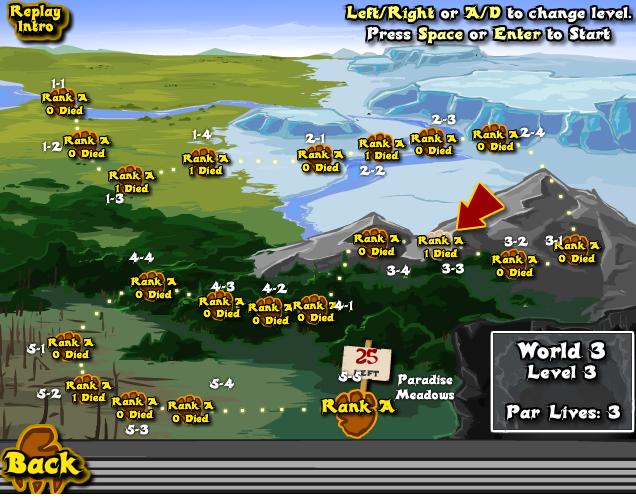This screenshot has width=636, height=500.
Task: Choose level 2-2 marker
Action: [381, 149]
